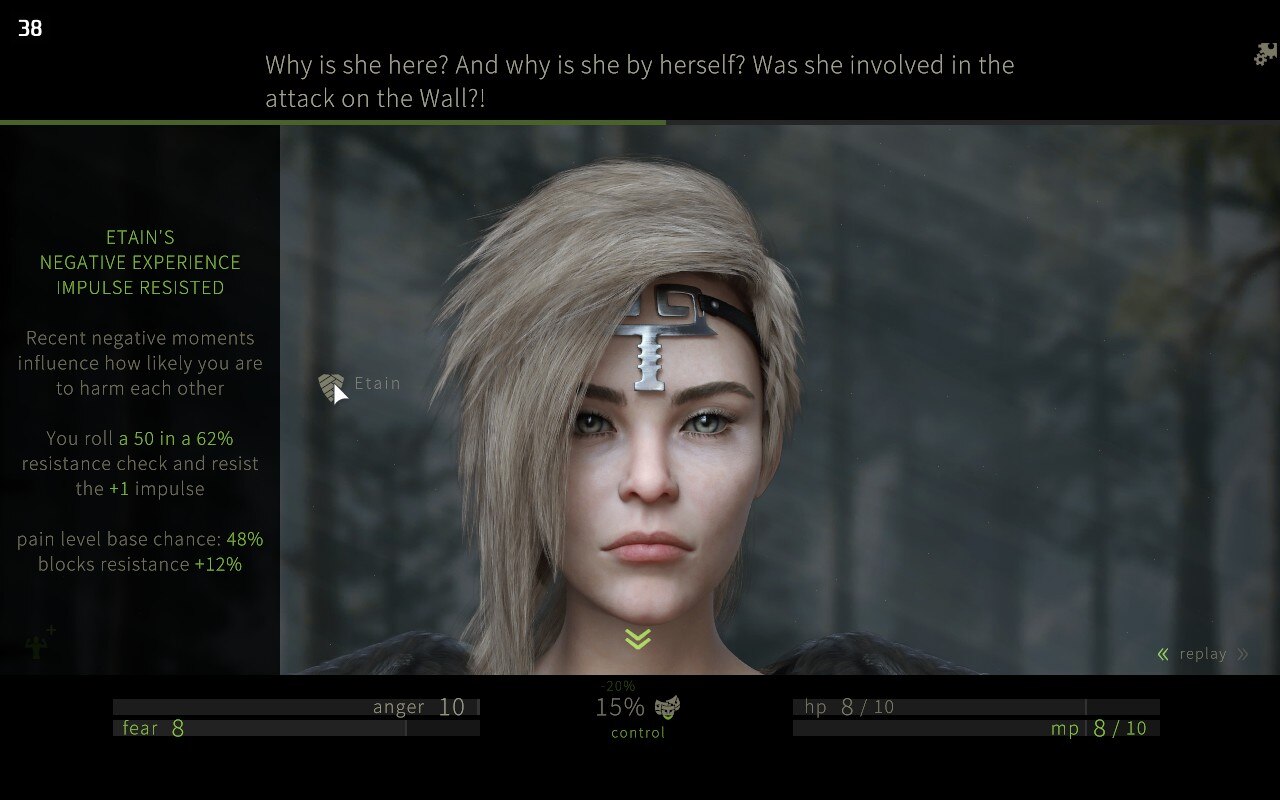The width and height of the screenshot is (1280, 800).
Task: Continue with the green double-chevron arrow
Action: click(x=638, y=639)
